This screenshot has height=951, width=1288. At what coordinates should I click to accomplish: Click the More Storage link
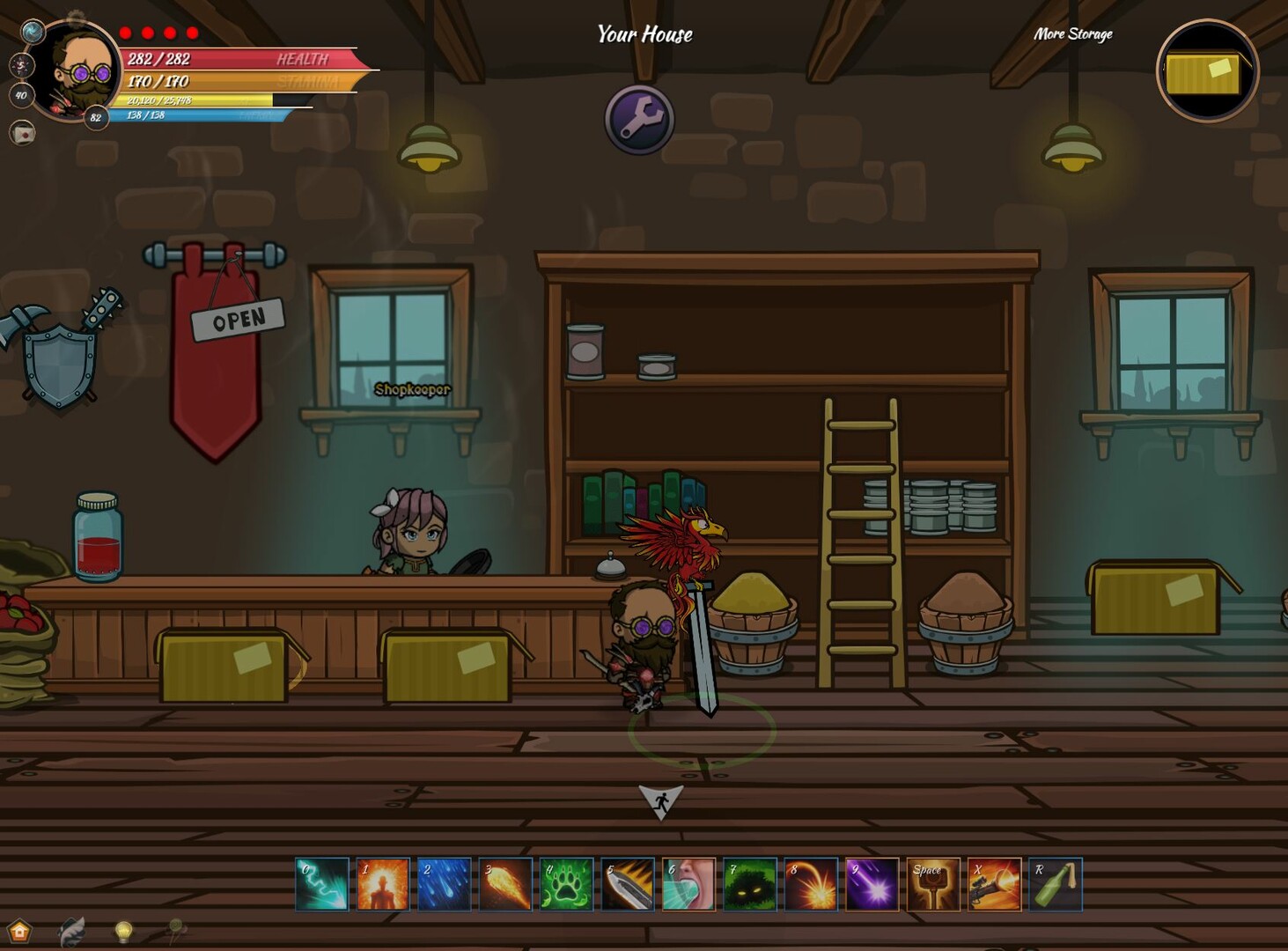(x=1073, y=34)
